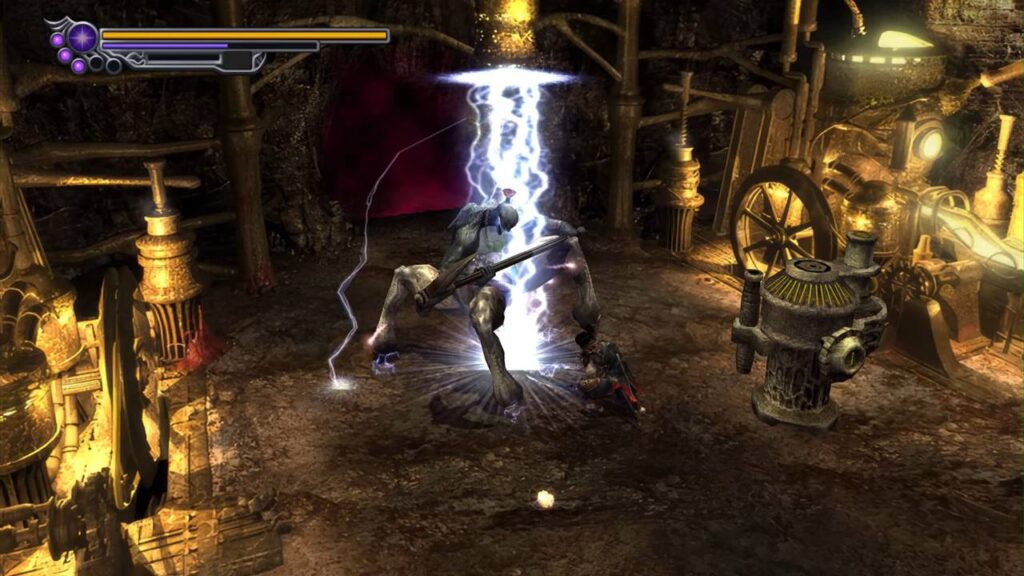Screen dimensions: 1024x576
Task: Click the large purple magic orb icon
Action: tap(82, 38)
